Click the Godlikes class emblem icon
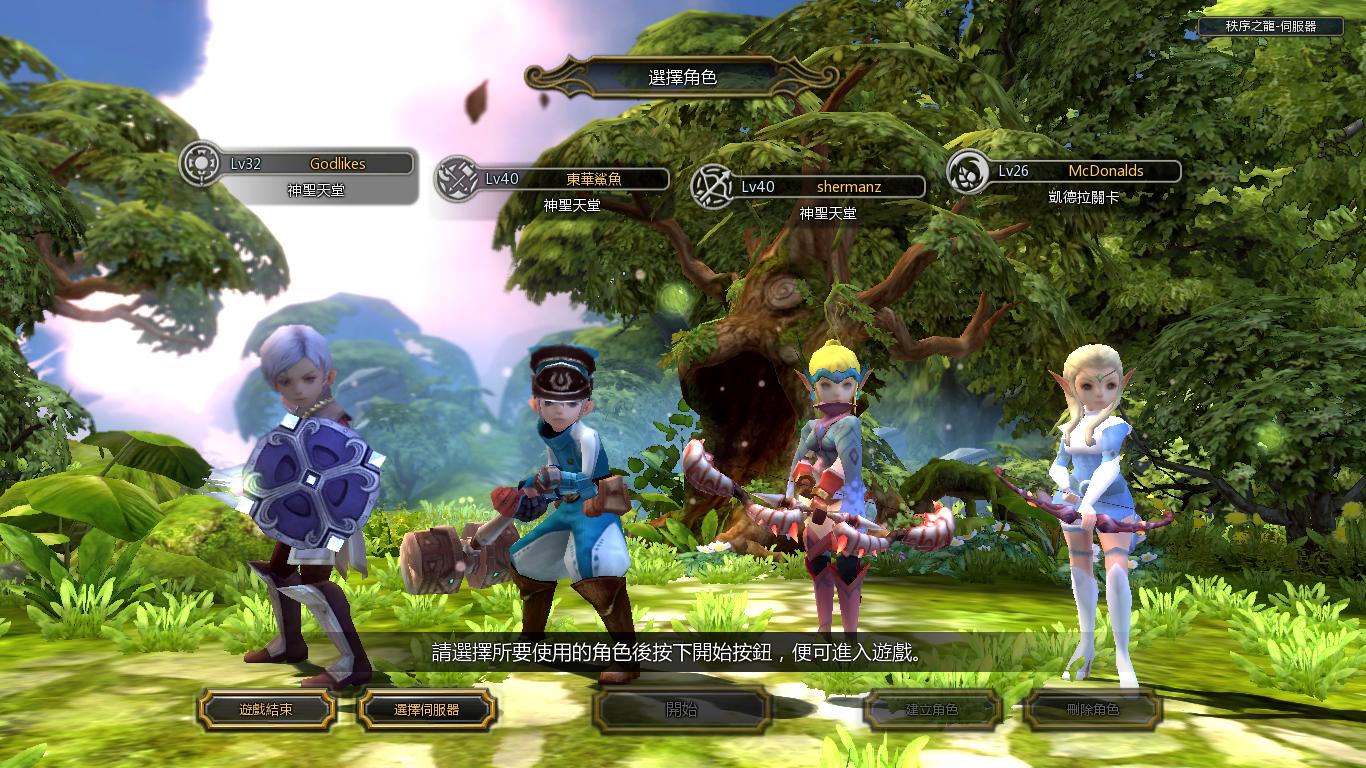The width and height of the screenshot is (1366, 768). pyautogui.click(x=202, y=163)
